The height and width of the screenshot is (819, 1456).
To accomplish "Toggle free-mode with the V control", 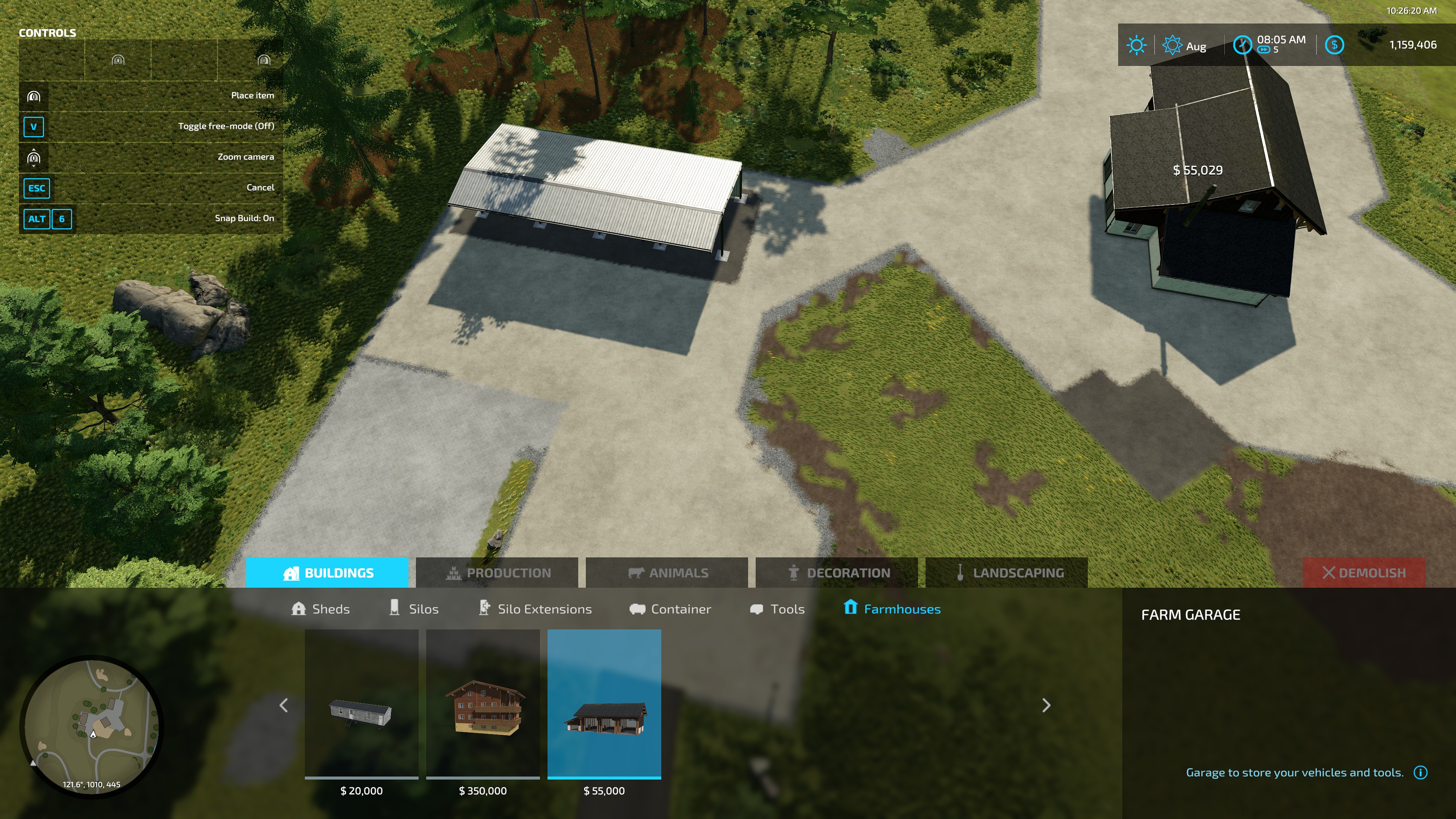I will point(33,128).
